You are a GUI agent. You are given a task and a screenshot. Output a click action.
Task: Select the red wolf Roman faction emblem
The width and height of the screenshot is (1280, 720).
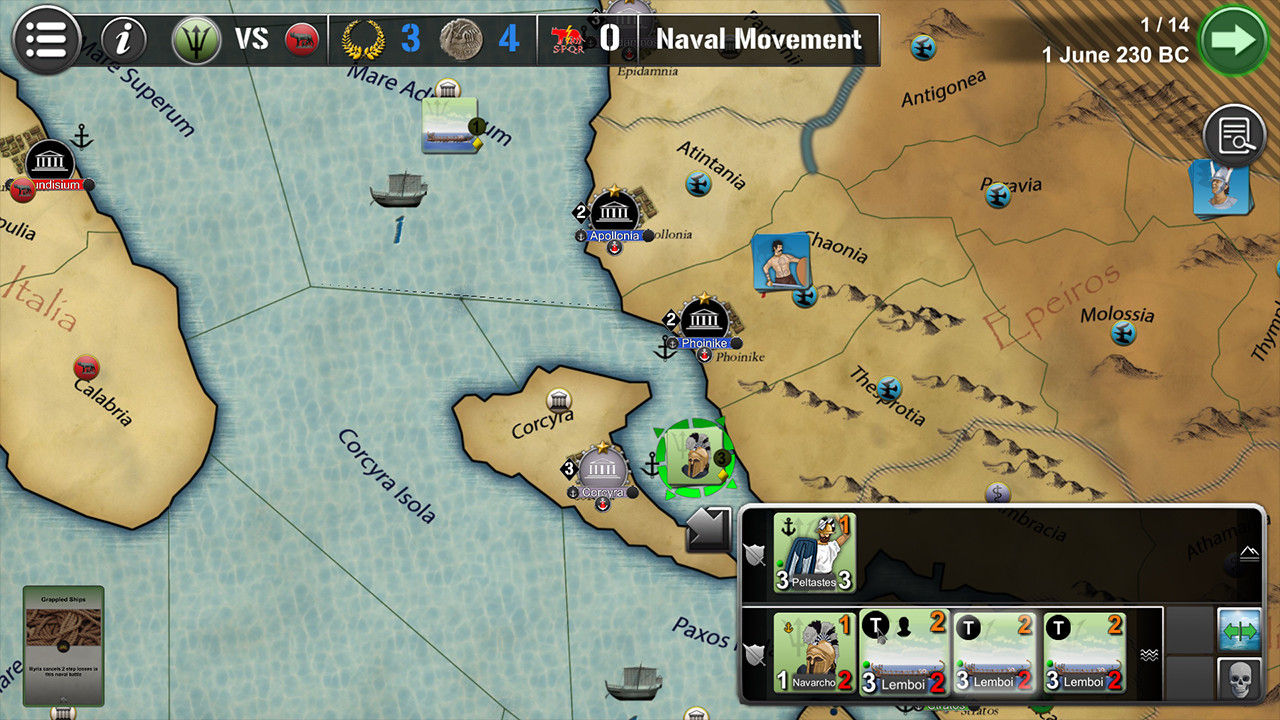300,40
